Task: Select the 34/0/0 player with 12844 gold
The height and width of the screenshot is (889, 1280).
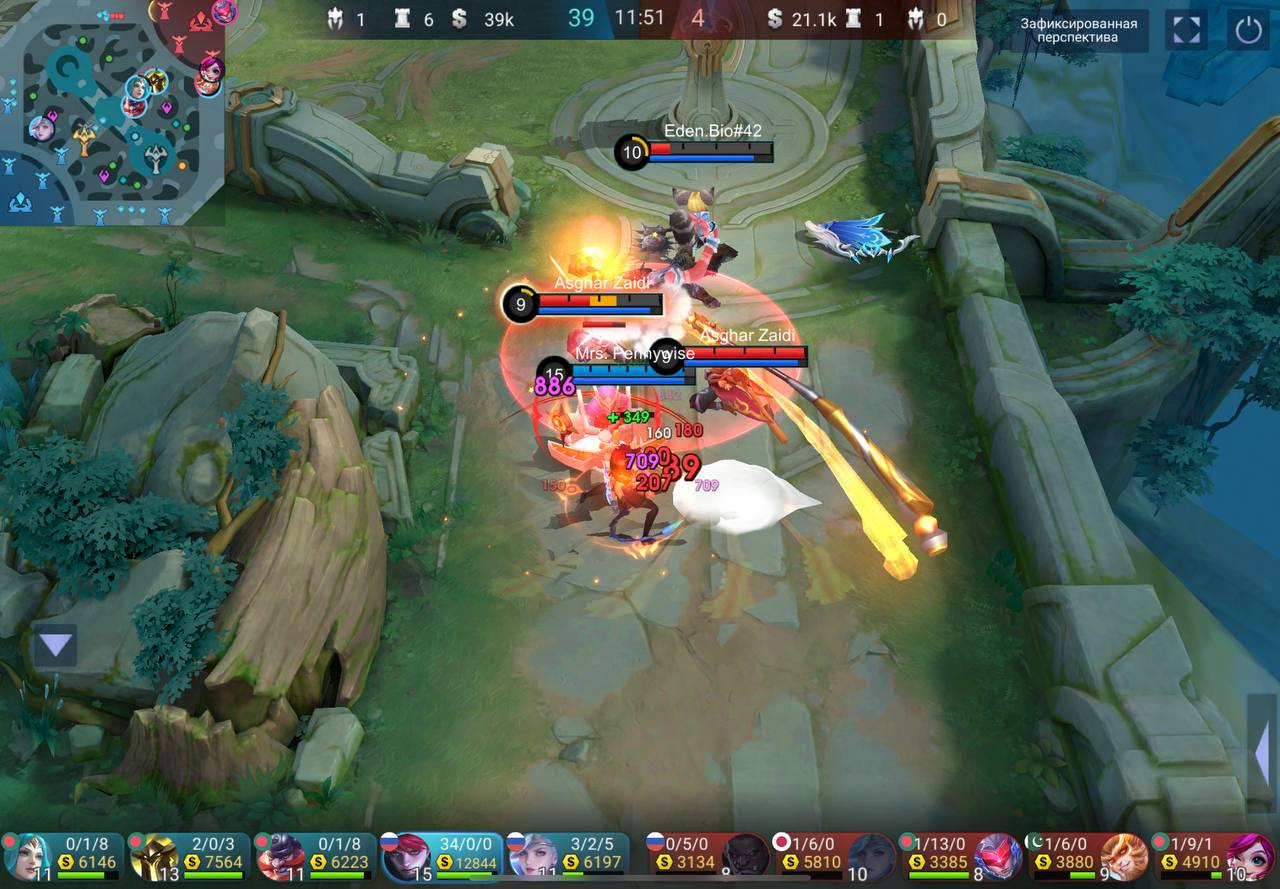Action: tap(441, 856)
